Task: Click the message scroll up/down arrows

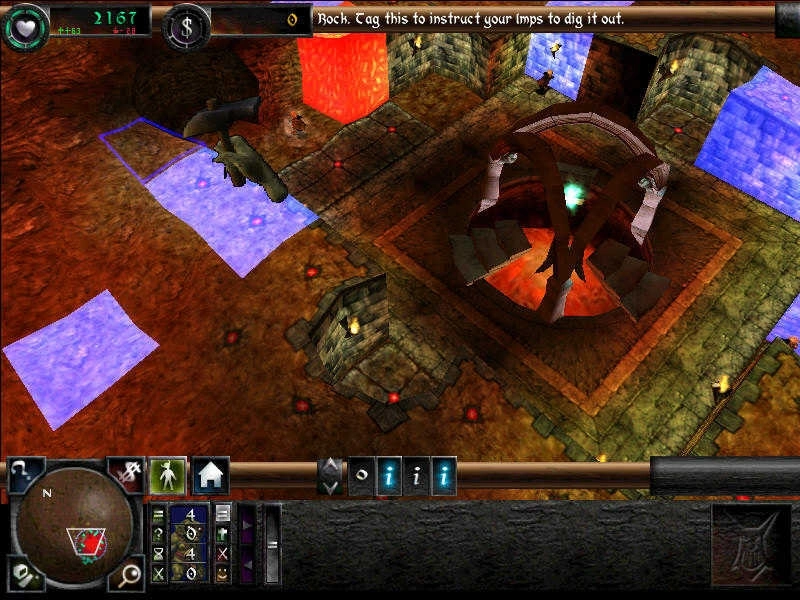Action: click(x=331, y=476)
